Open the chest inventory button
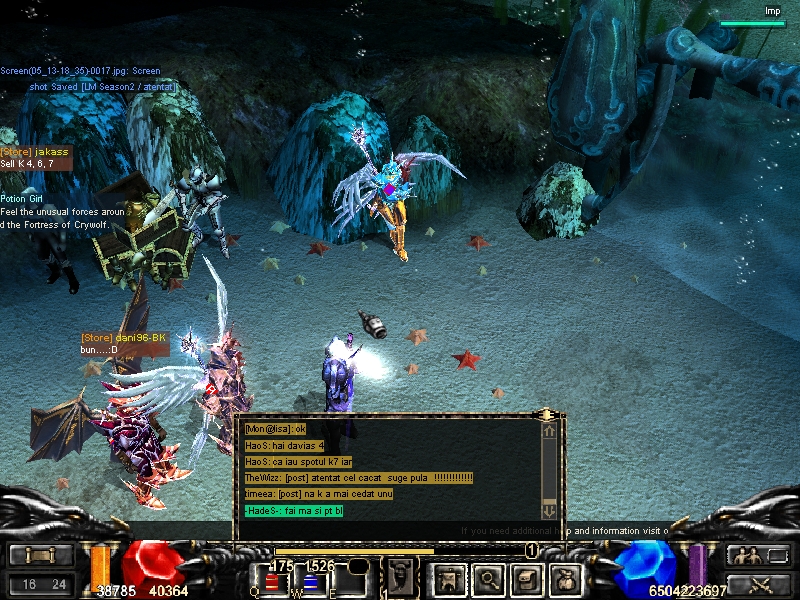This screenshot has height=600, width=800. tap(527, 578)
